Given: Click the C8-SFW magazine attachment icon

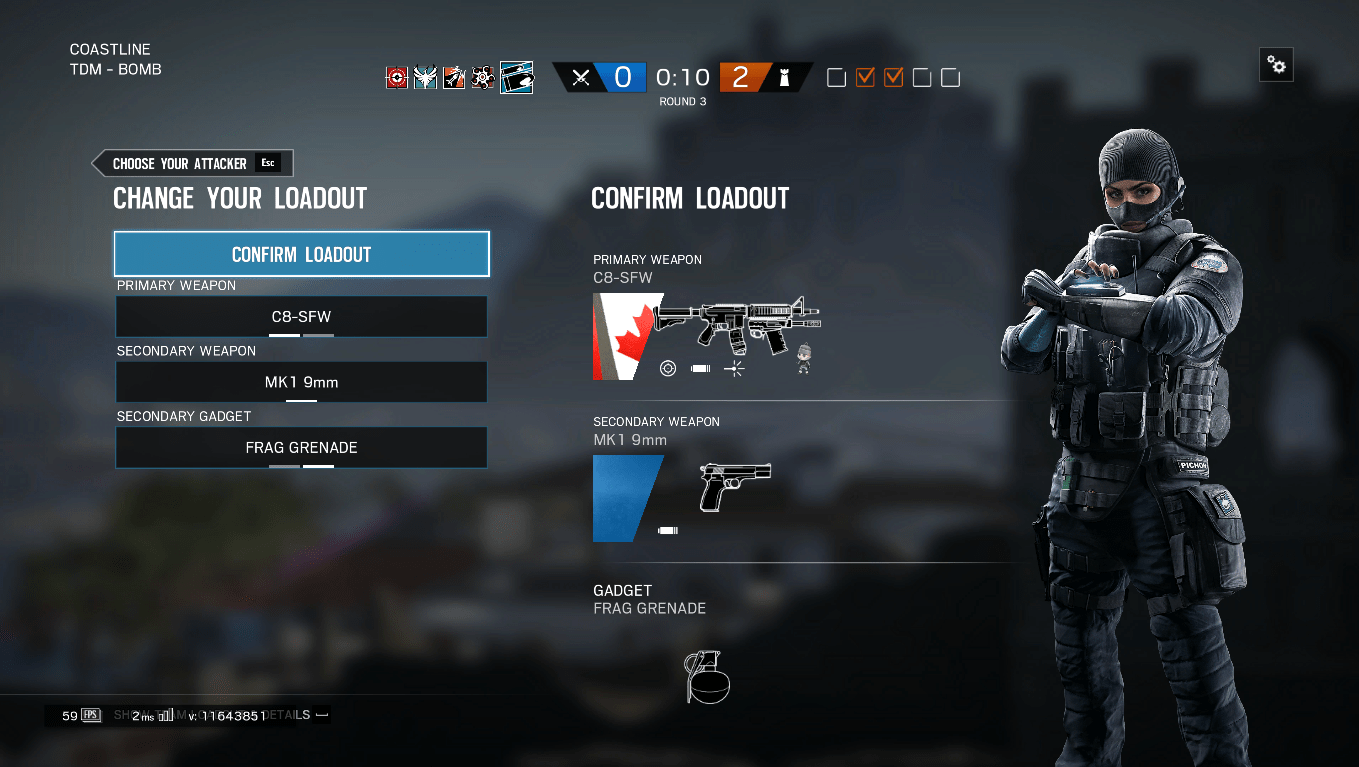Looking at the screenshot, I should click(700, 368).
